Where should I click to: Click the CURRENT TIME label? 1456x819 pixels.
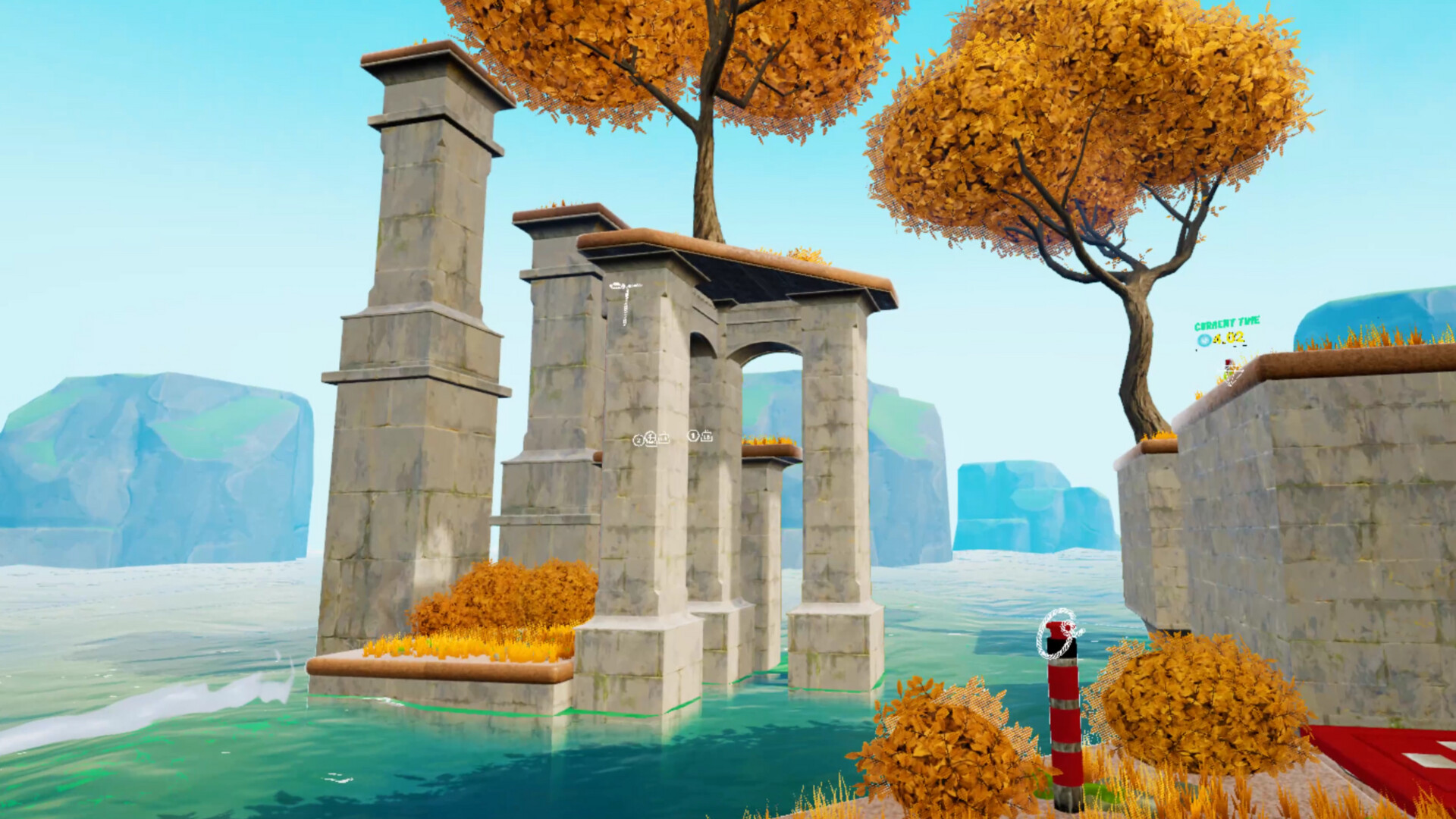(x=1226, y=322)
